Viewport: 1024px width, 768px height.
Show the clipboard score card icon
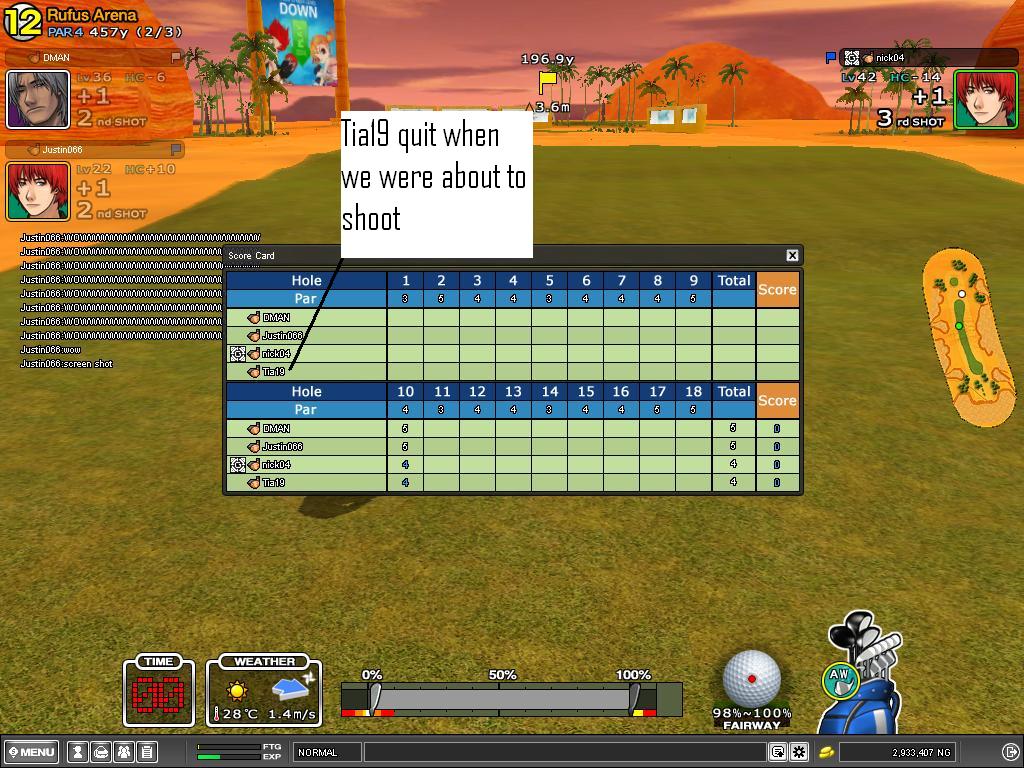[x=147, y=752]
